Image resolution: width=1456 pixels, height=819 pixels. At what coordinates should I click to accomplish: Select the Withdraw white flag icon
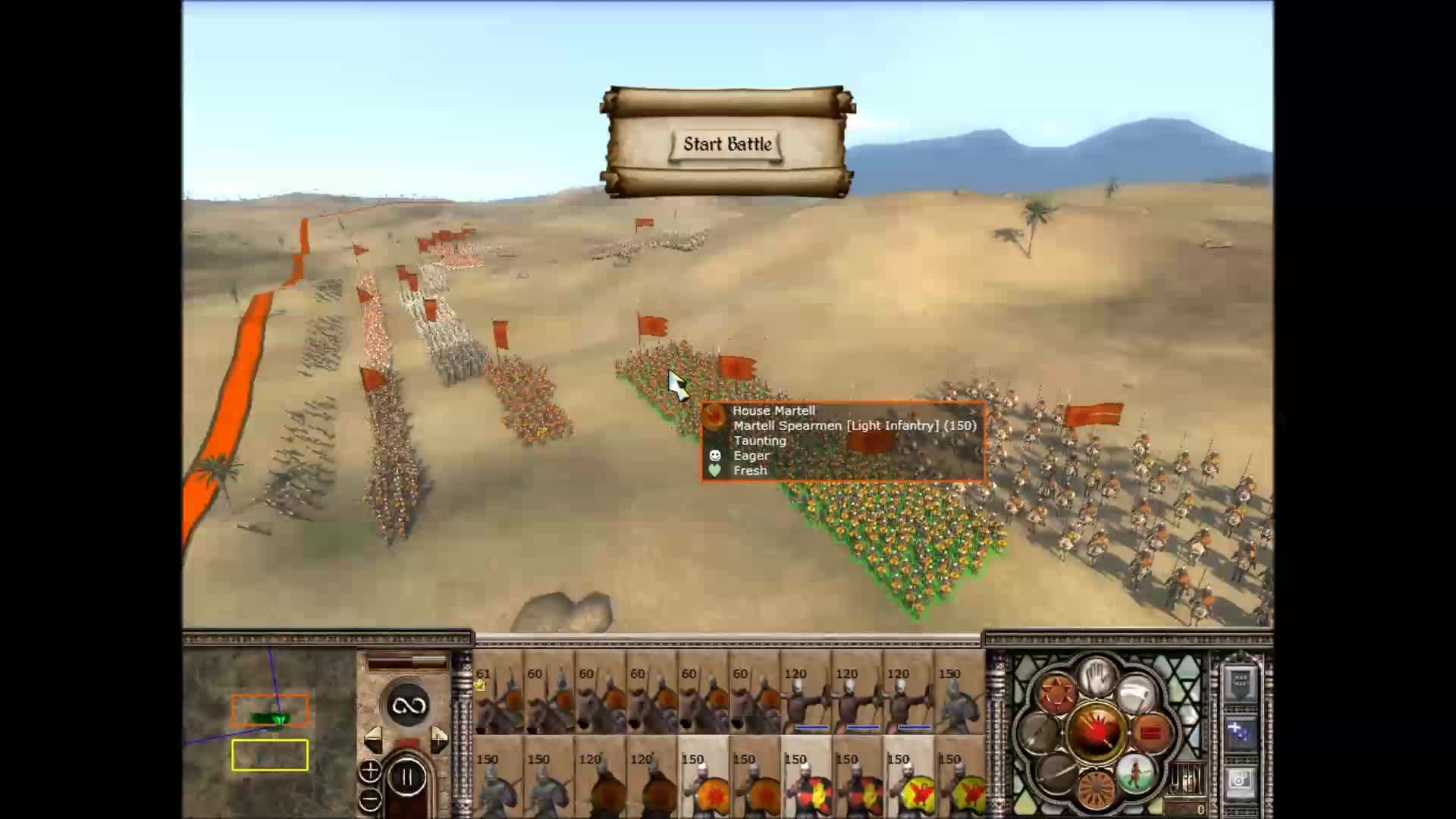tap(1135, 691)
